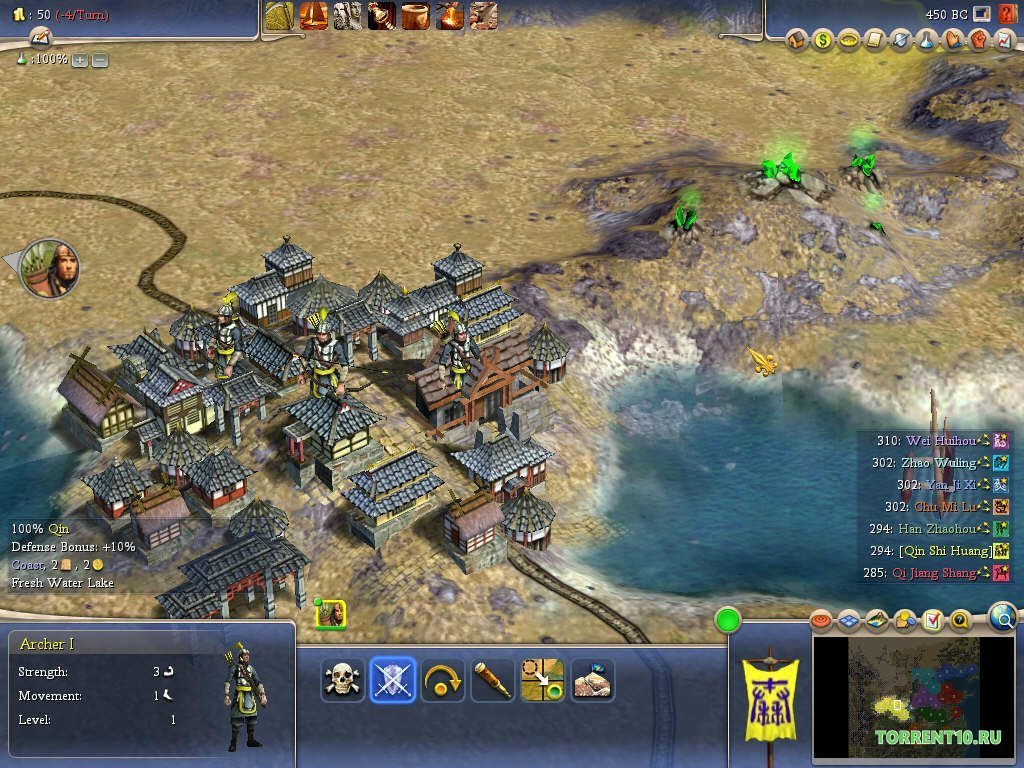Delete the unit with the skull button
Image resolution: width=1024 pixels, height=768 pixels.
tap(342, 680)
